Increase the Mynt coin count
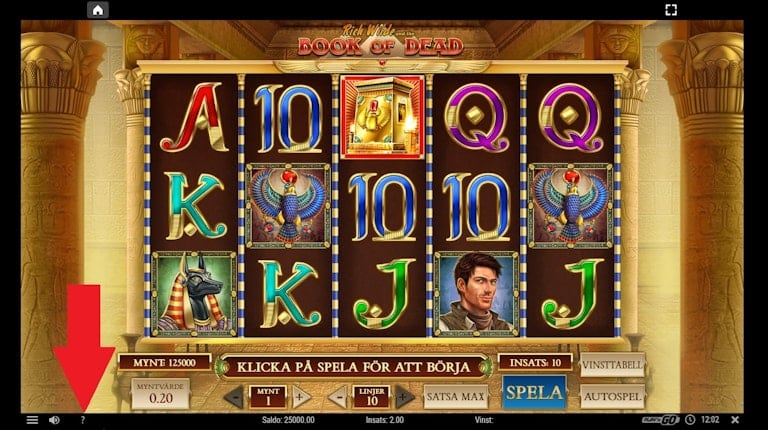 click(x=300, y=396)
